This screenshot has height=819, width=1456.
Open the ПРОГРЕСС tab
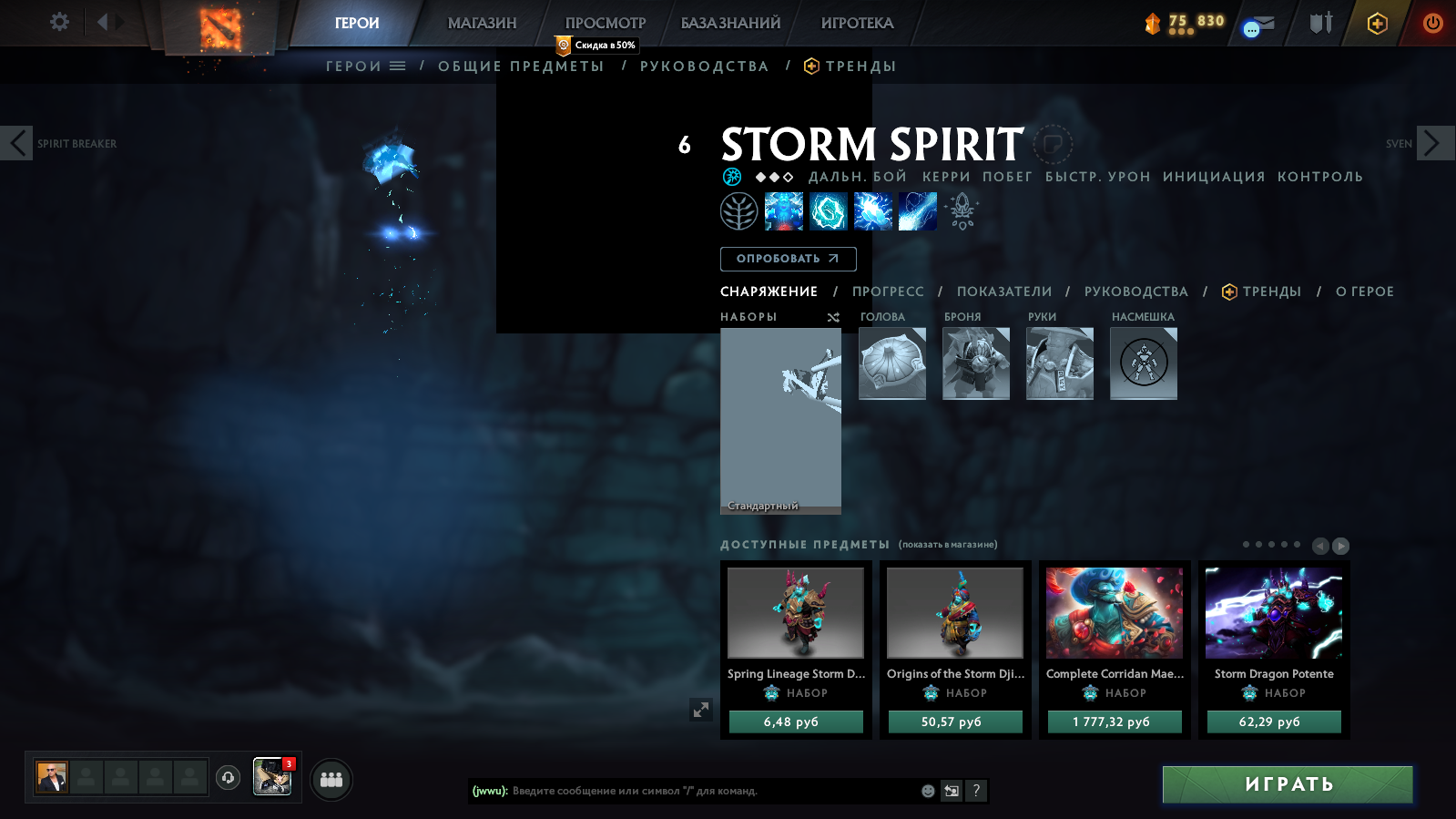887,292
